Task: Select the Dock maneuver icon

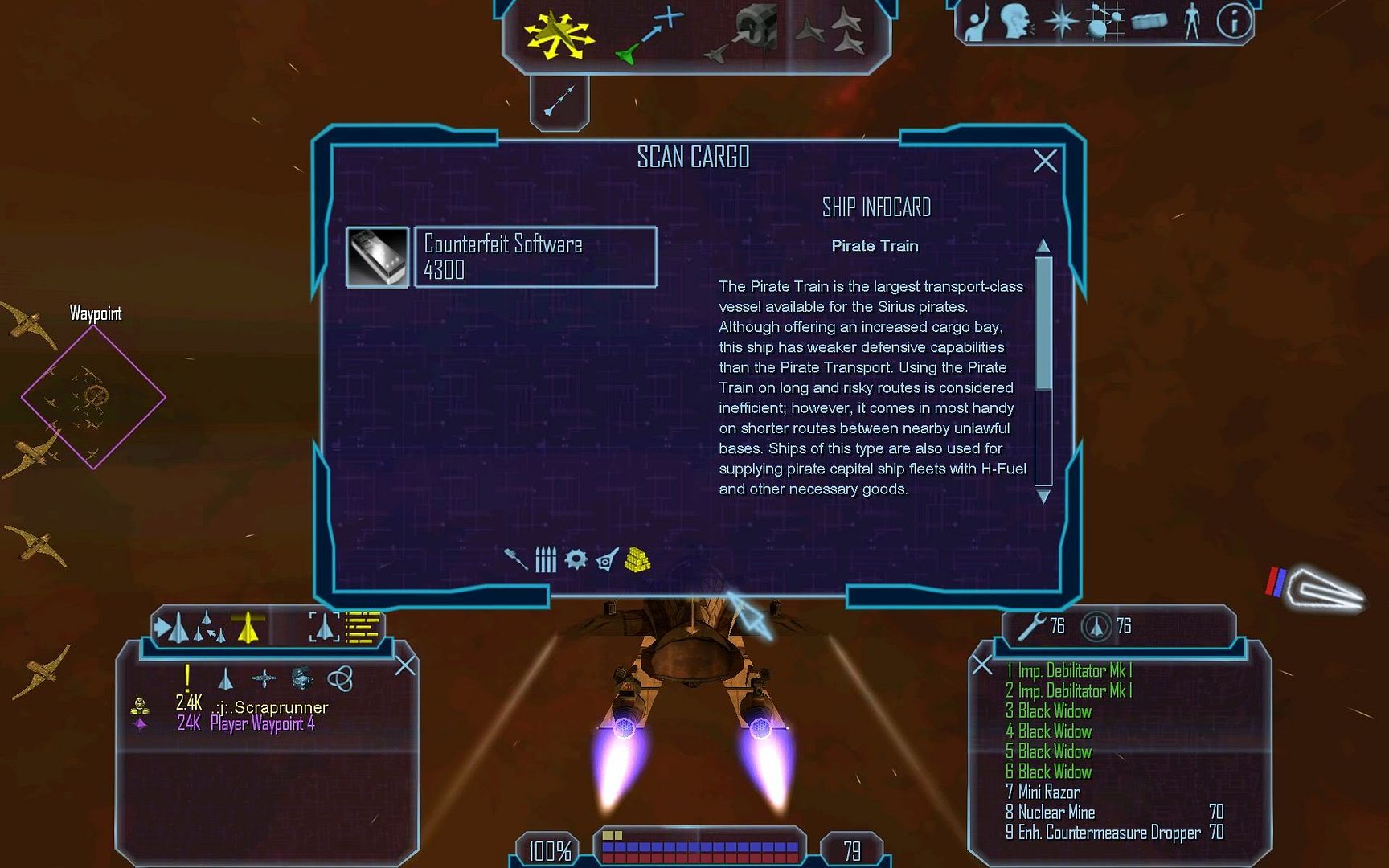Action: (744, 35)
